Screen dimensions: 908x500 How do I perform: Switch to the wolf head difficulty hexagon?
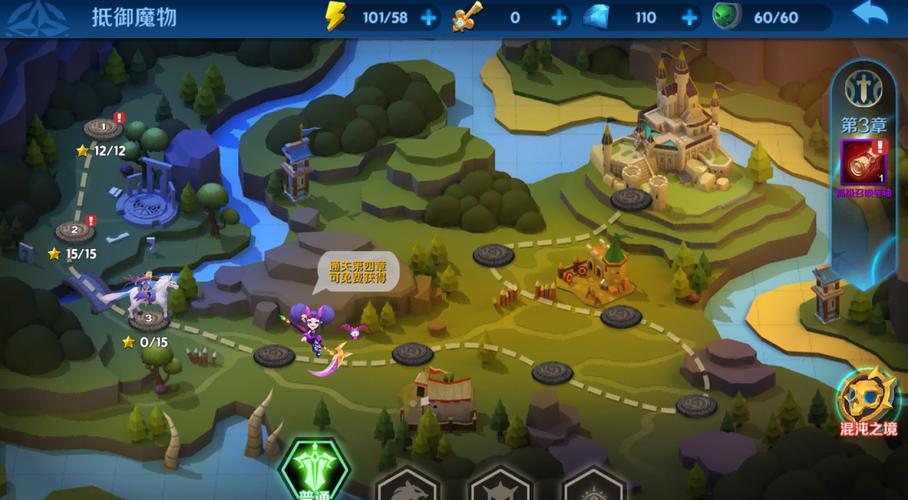[408, 482]
